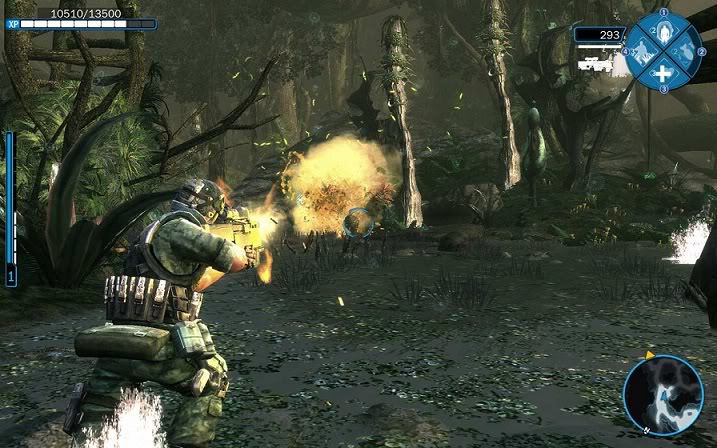Select the equipped rifle weapon icon
Viewport: 717px width, 448px height.
[594, 63]
